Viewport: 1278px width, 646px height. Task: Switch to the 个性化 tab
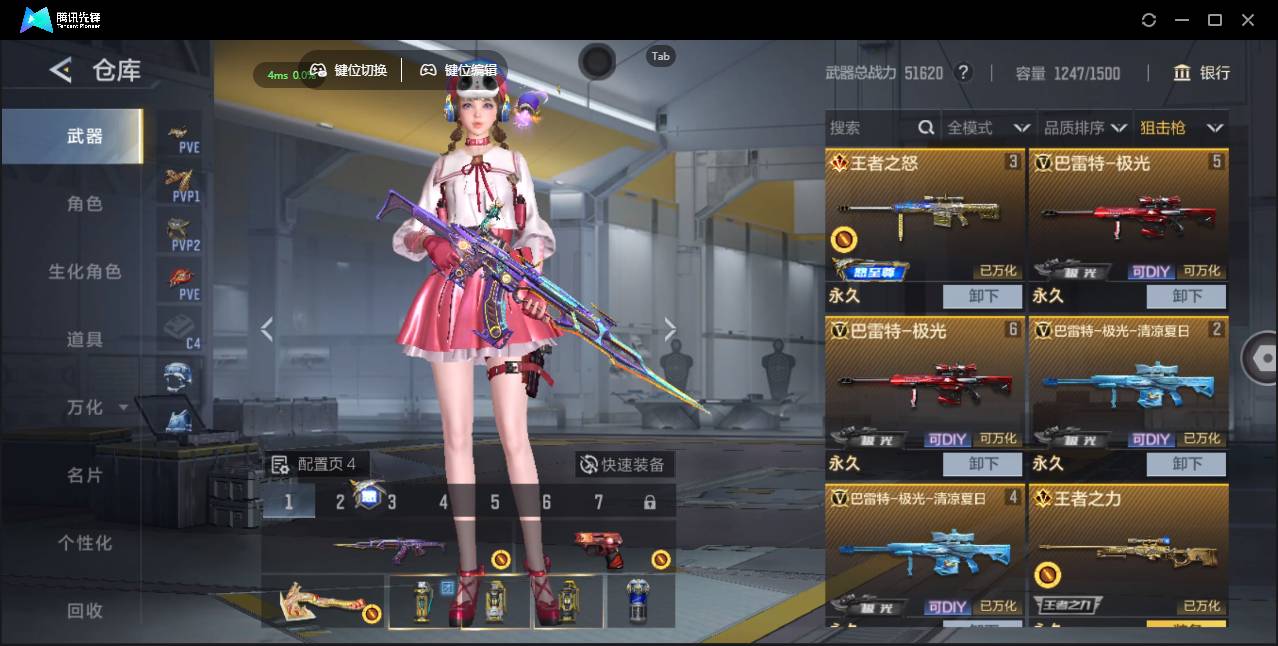point(85,544)
